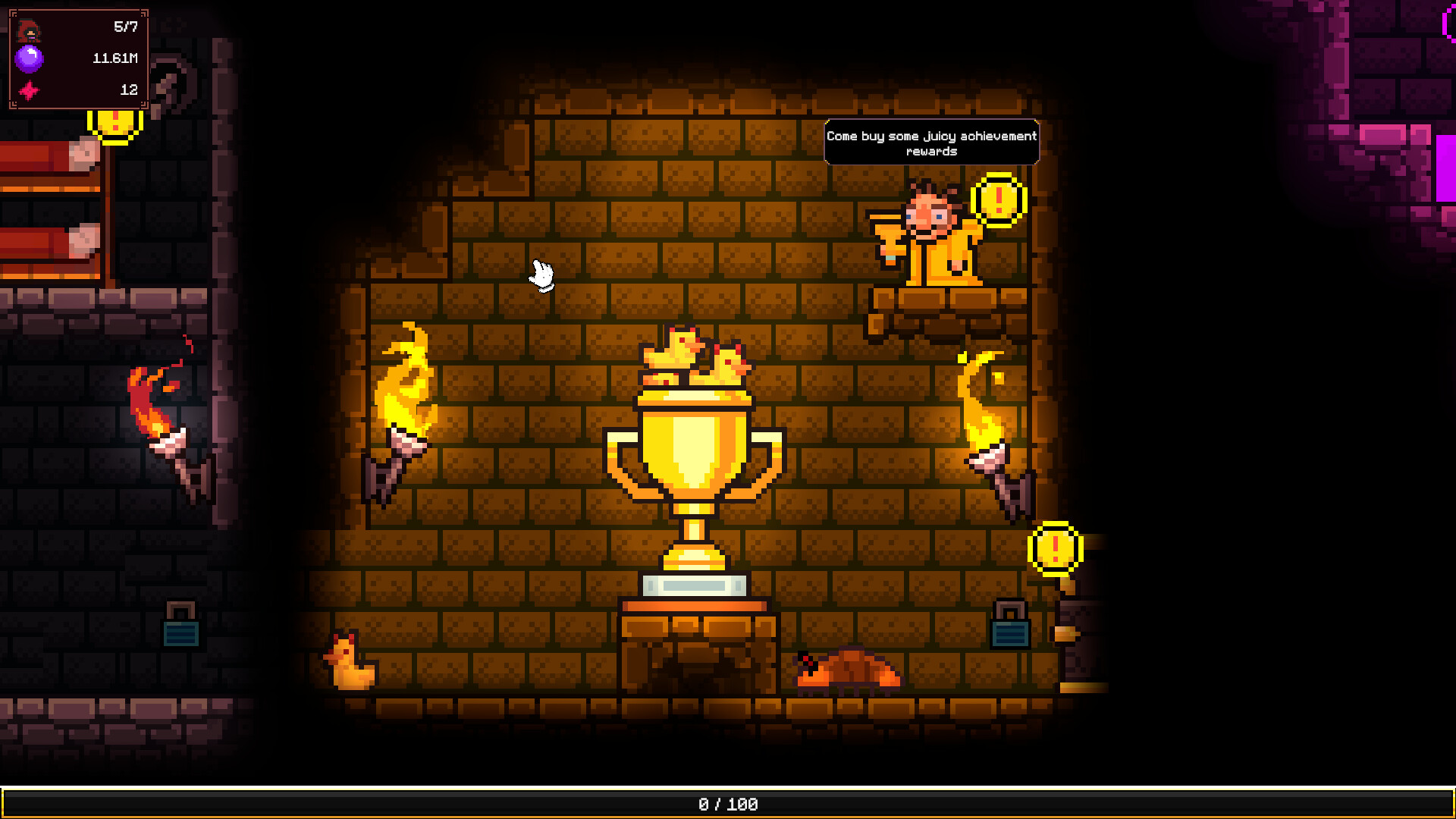Click the padlock on the left chest
1456x819 pixels.
pyautogui.click(x=179, y=624)
